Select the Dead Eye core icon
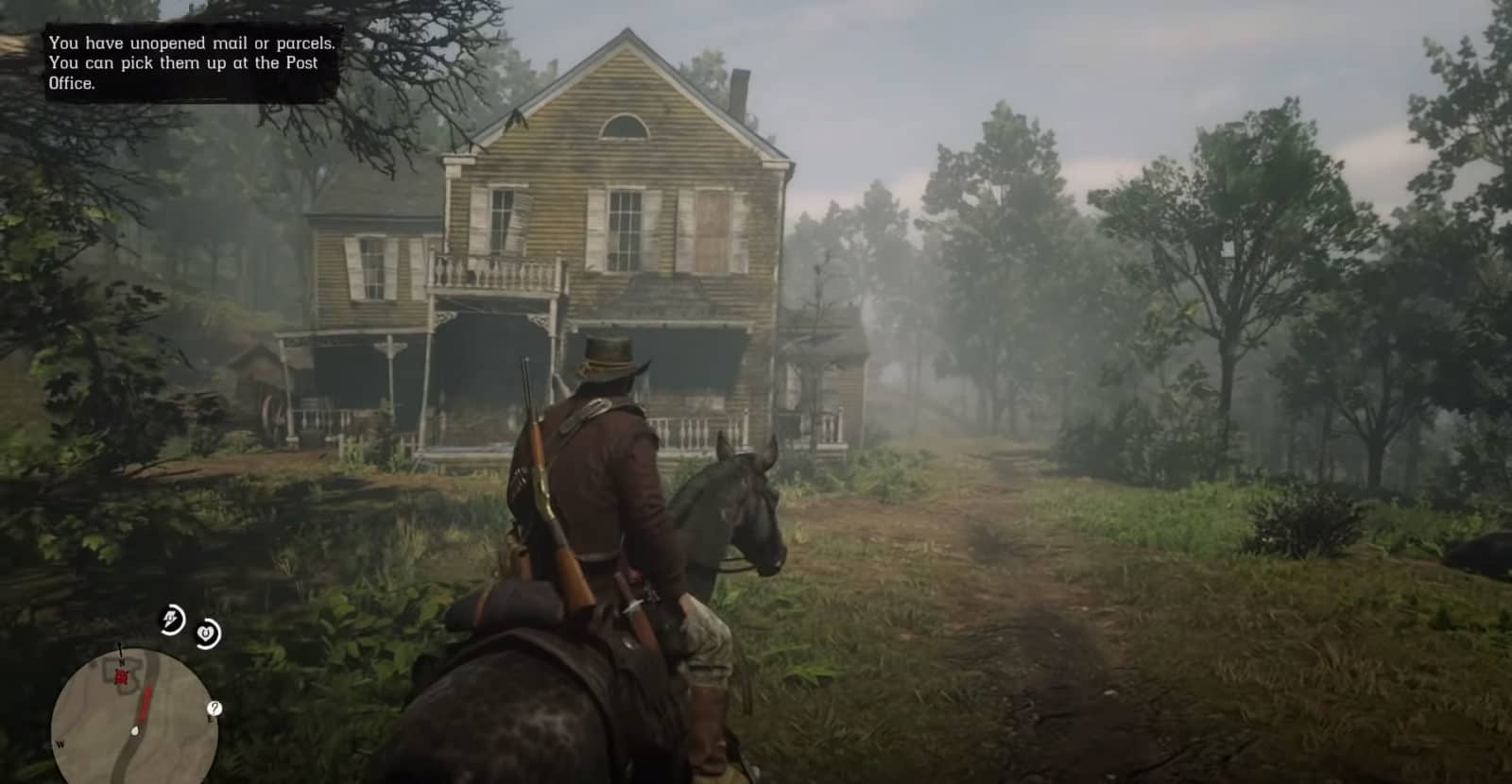The height and width of the screenshot is (784, 1512). [x=170, y=619]
